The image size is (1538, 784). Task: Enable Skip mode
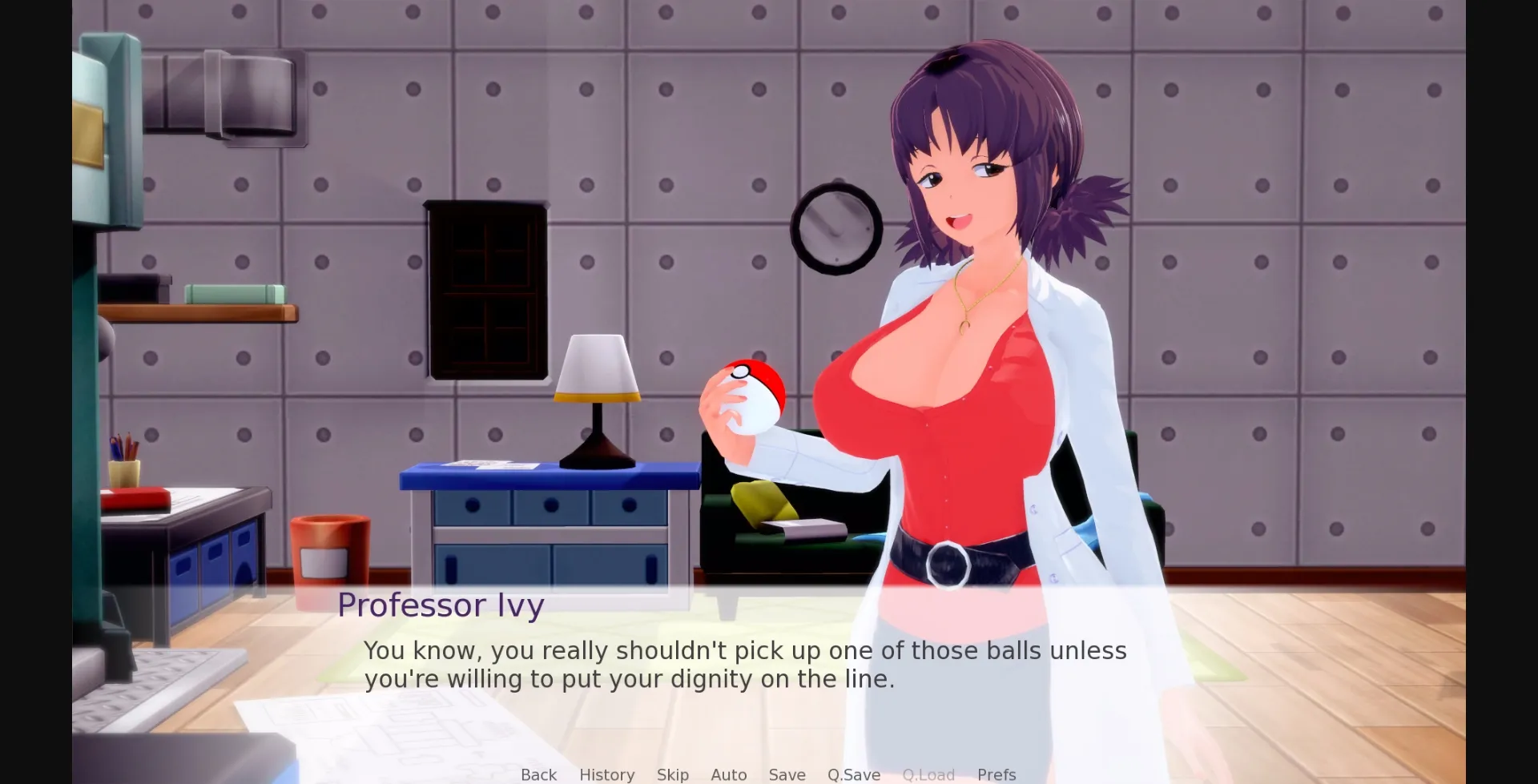tap(672, 774)
